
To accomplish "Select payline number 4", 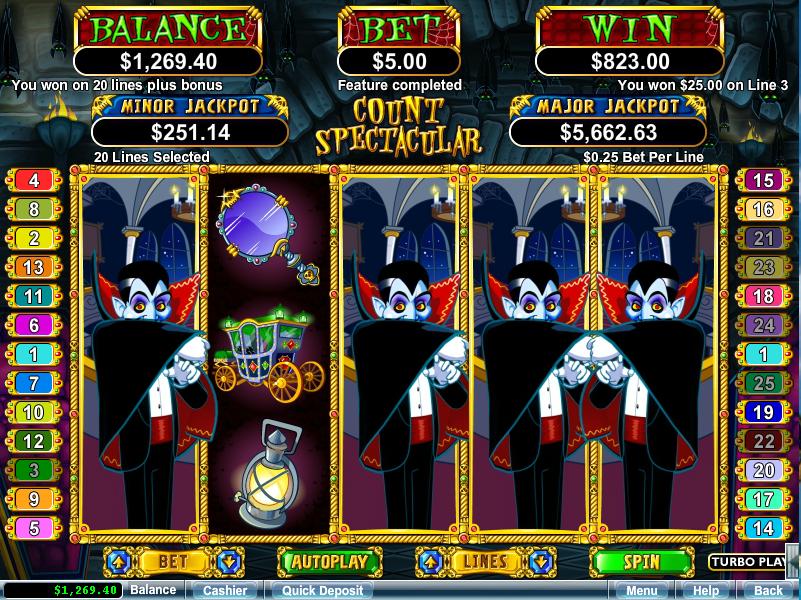I will 35,180.
